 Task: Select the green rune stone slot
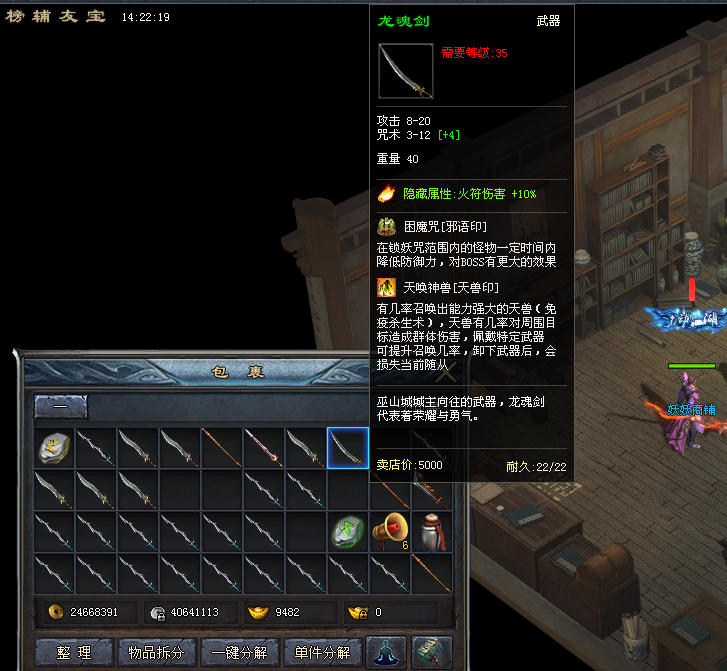point(348,531)
